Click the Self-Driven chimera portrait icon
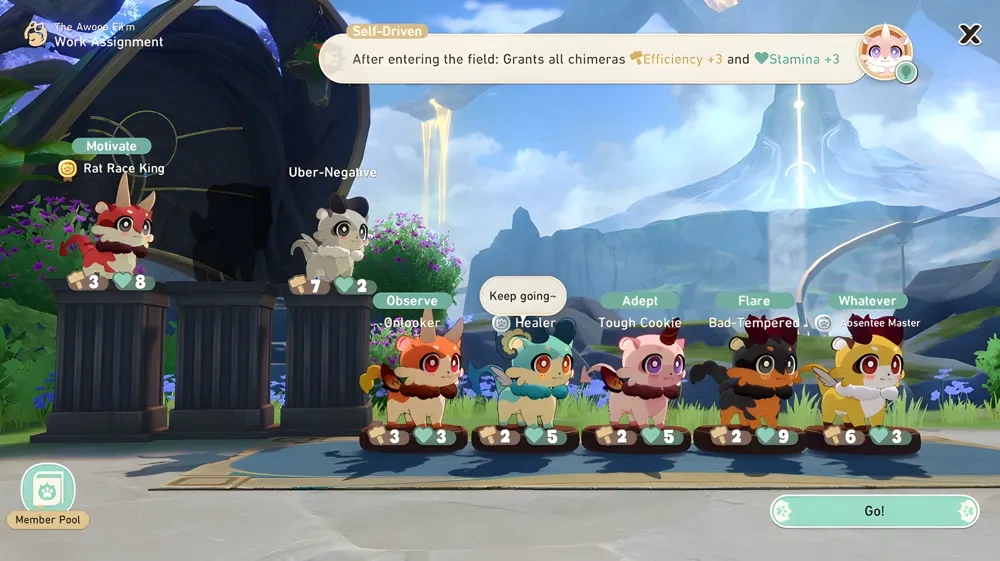1000x561 pixels. click(x=885, y=52)
